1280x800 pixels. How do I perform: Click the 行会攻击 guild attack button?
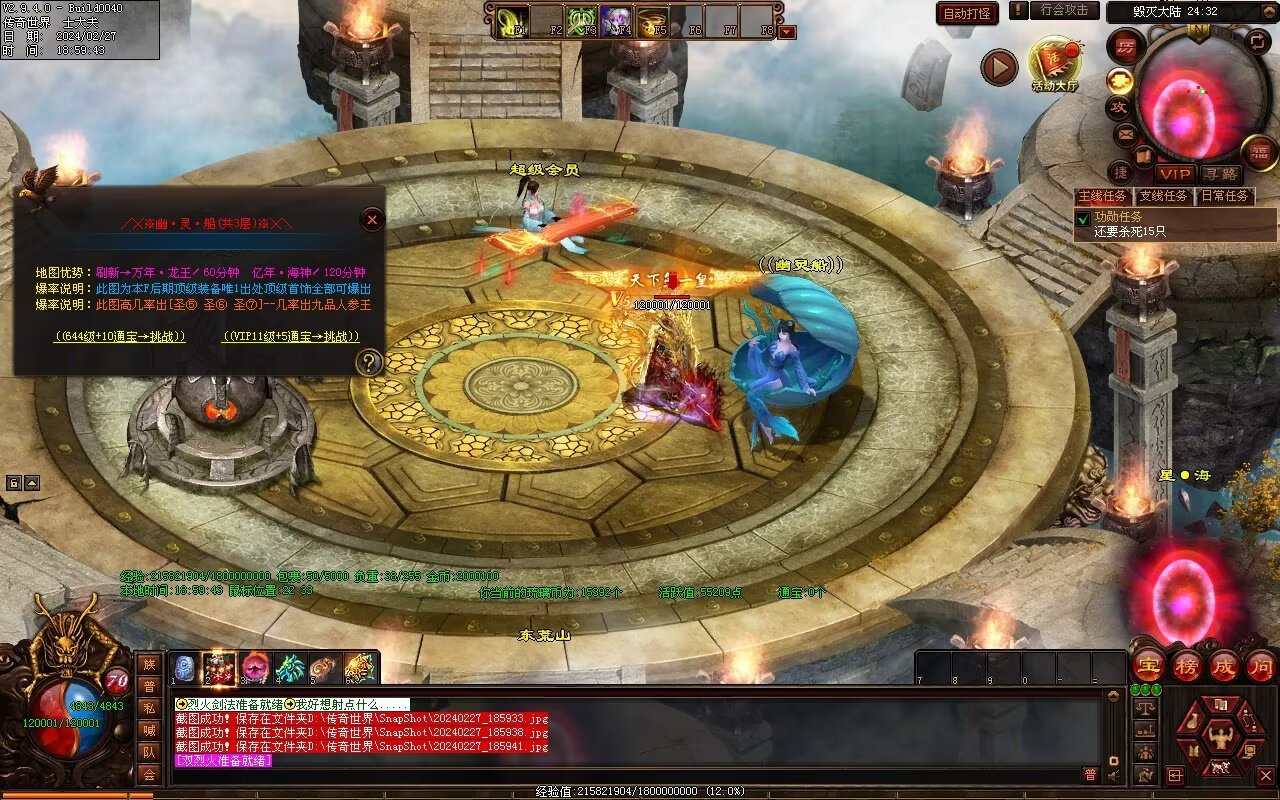[1063, 10]
